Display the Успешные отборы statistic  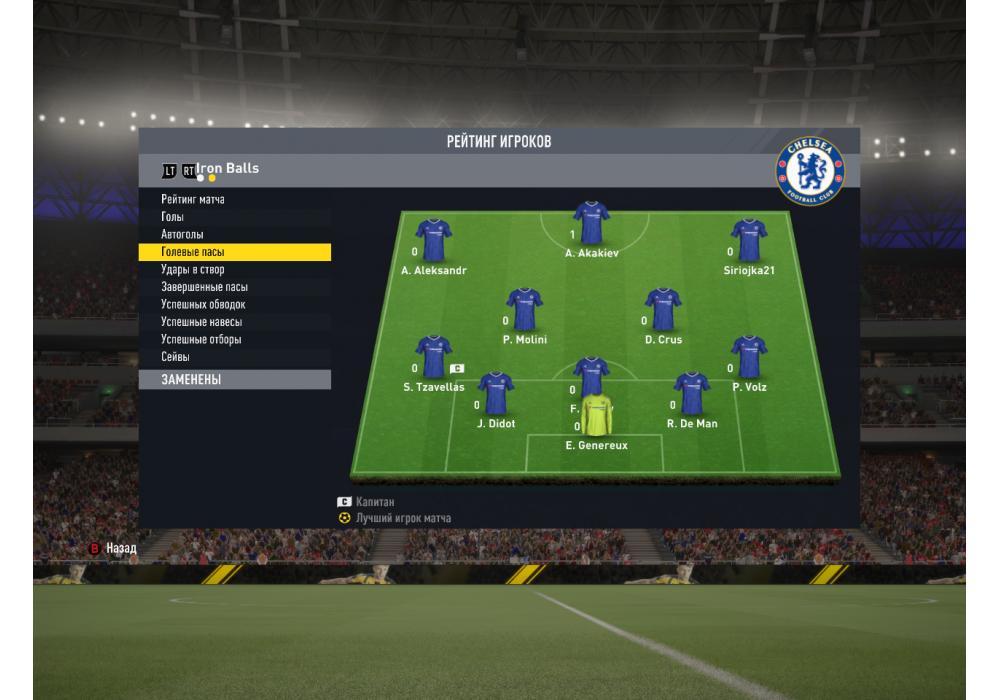click(201, 339)
